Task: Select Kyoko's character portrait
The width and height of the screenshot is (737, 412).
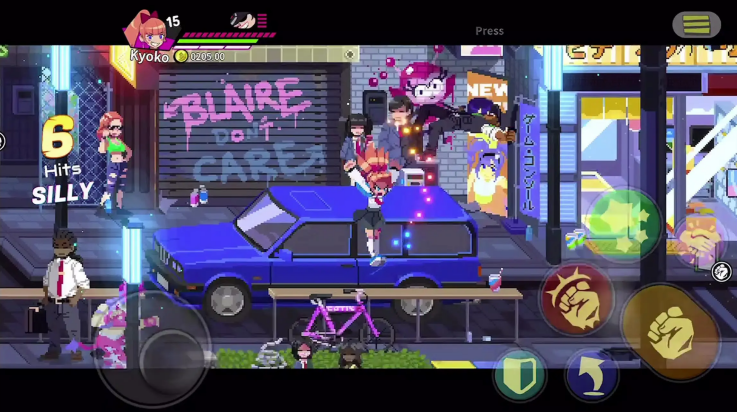Action: coord(145,30)
